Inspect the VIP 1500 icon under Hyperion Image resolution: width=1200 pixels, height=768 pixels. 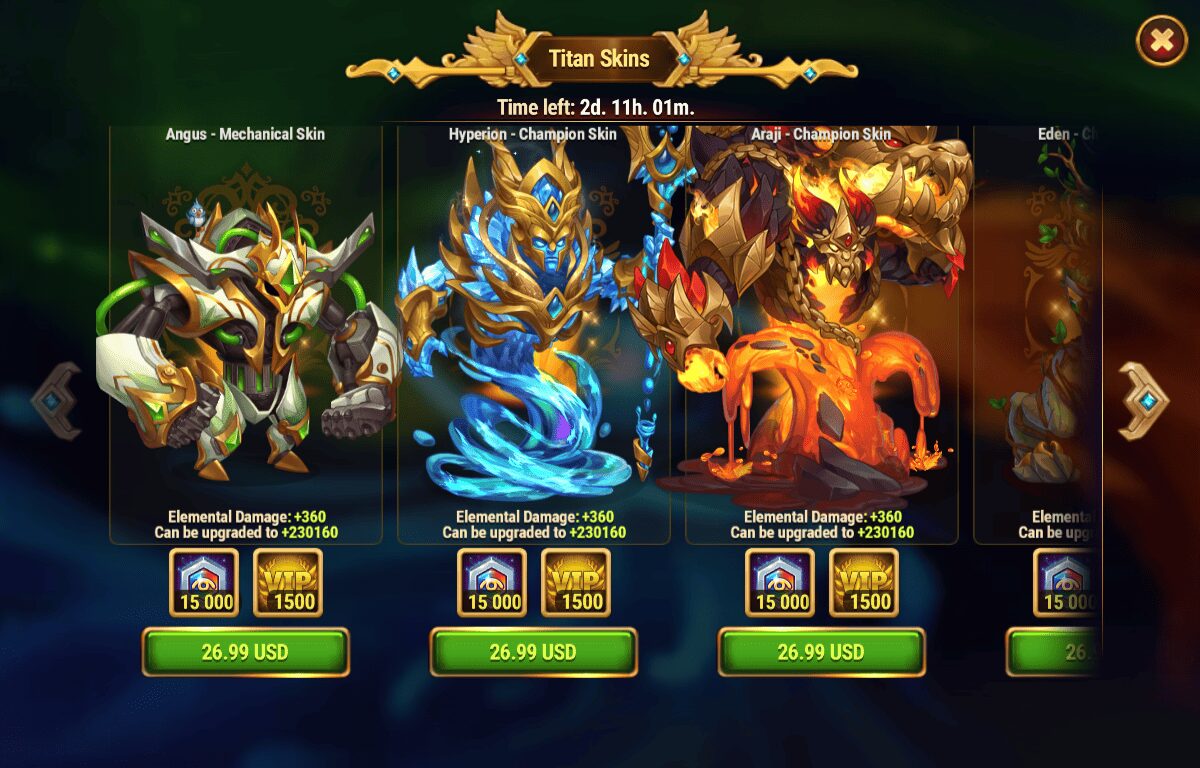576,582
